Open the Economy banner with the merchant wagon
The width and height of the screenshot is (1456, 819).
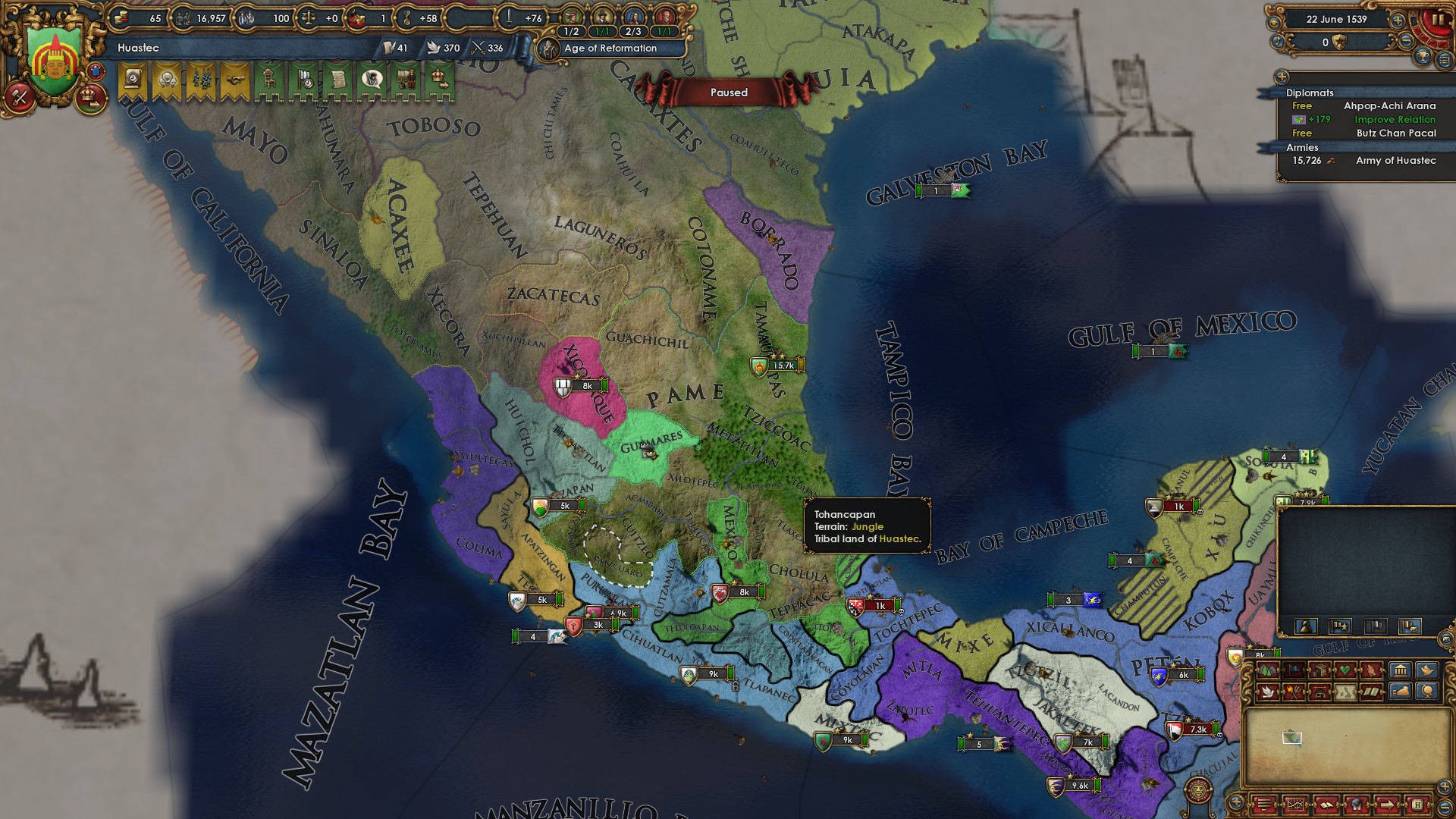405,80
